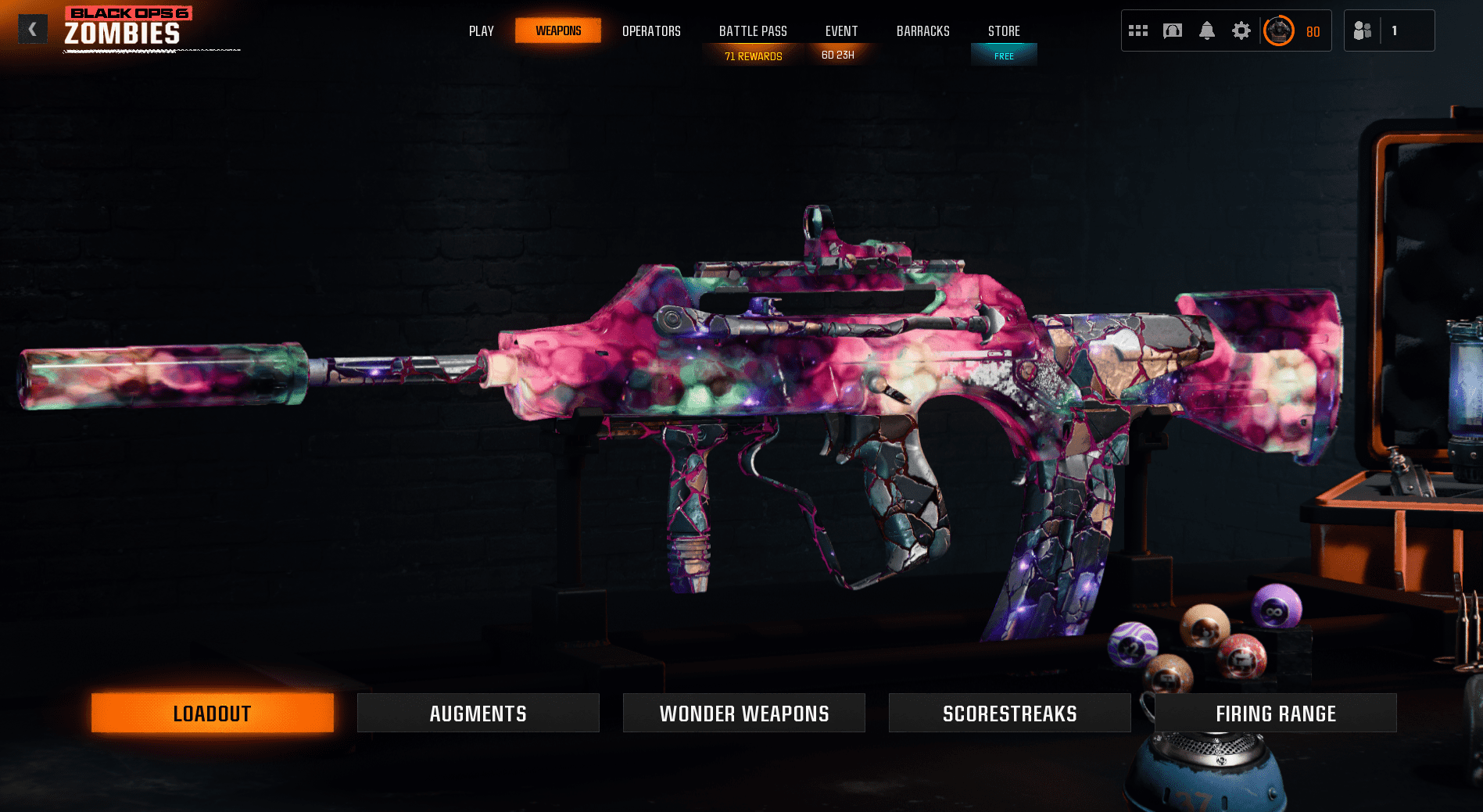
Task: Open the player profile level emblem
Action: pyautogui.click(x=1279, y=30)
